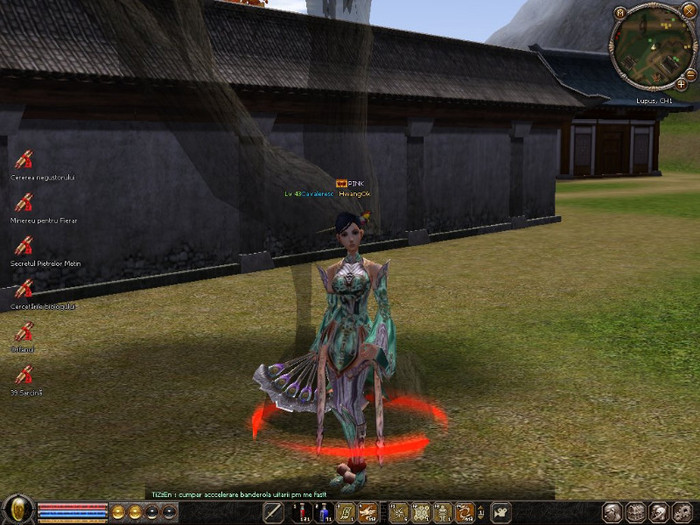This screenshot has width=700, height=525.
Task: Click the sword attack icon in the taskbar
Action: pos(273,513)
